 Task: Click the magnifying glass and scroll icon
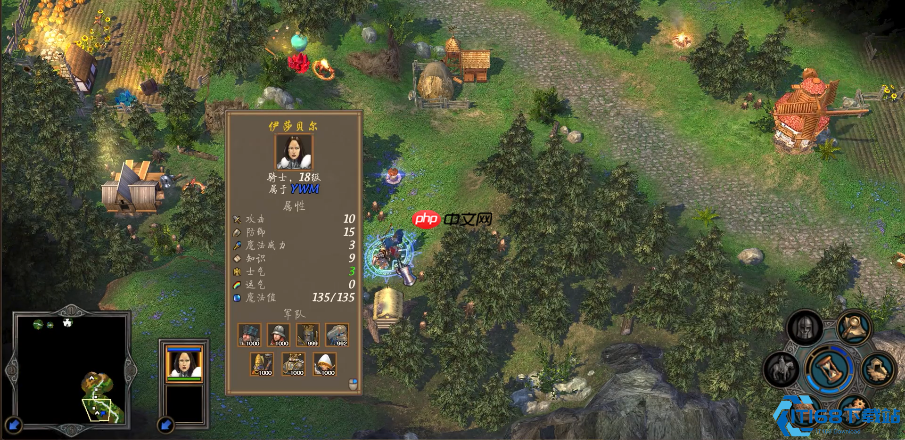coord(852,328)
